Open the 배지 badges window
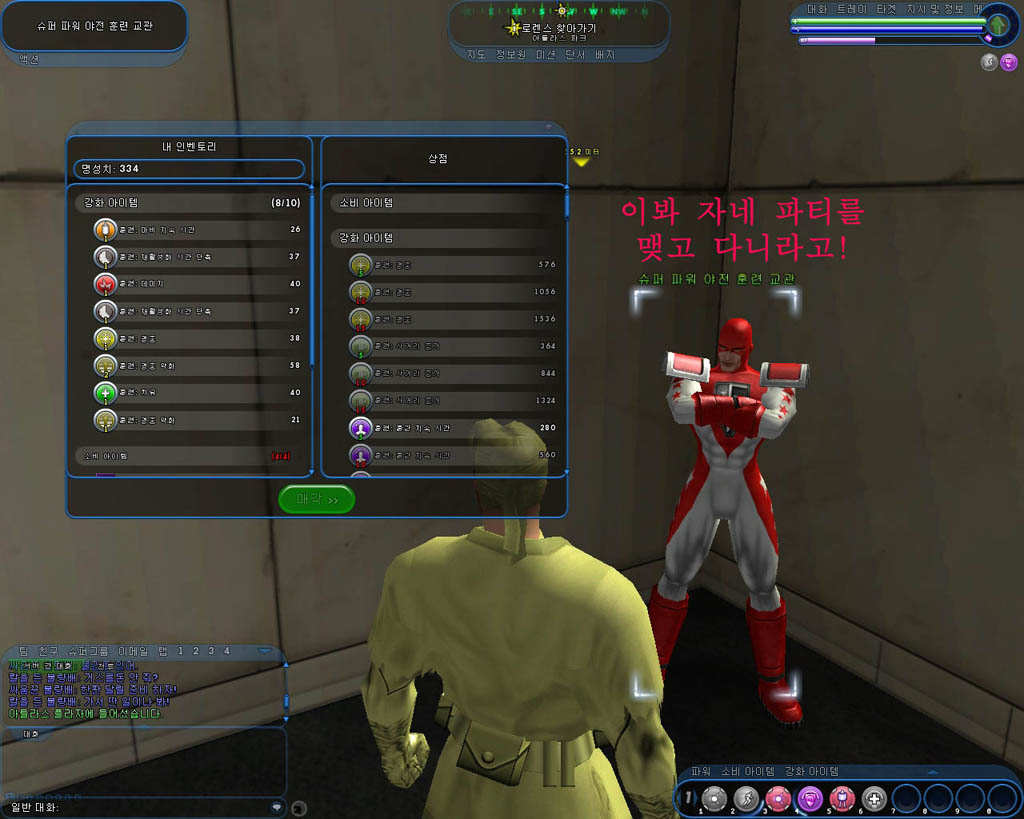This screenshot has height=819, width=1024. click(605, 54)
